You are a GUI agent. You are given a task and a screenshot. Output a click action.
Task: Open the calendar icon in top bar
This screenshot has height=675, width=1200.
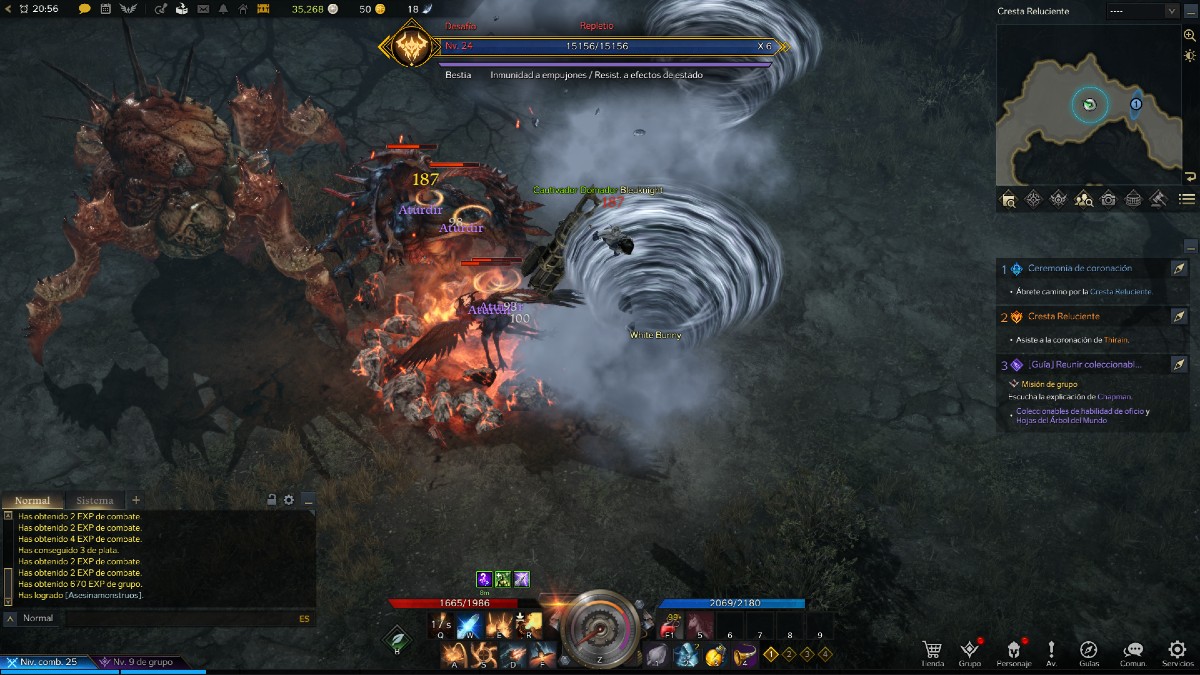[105, 9]
